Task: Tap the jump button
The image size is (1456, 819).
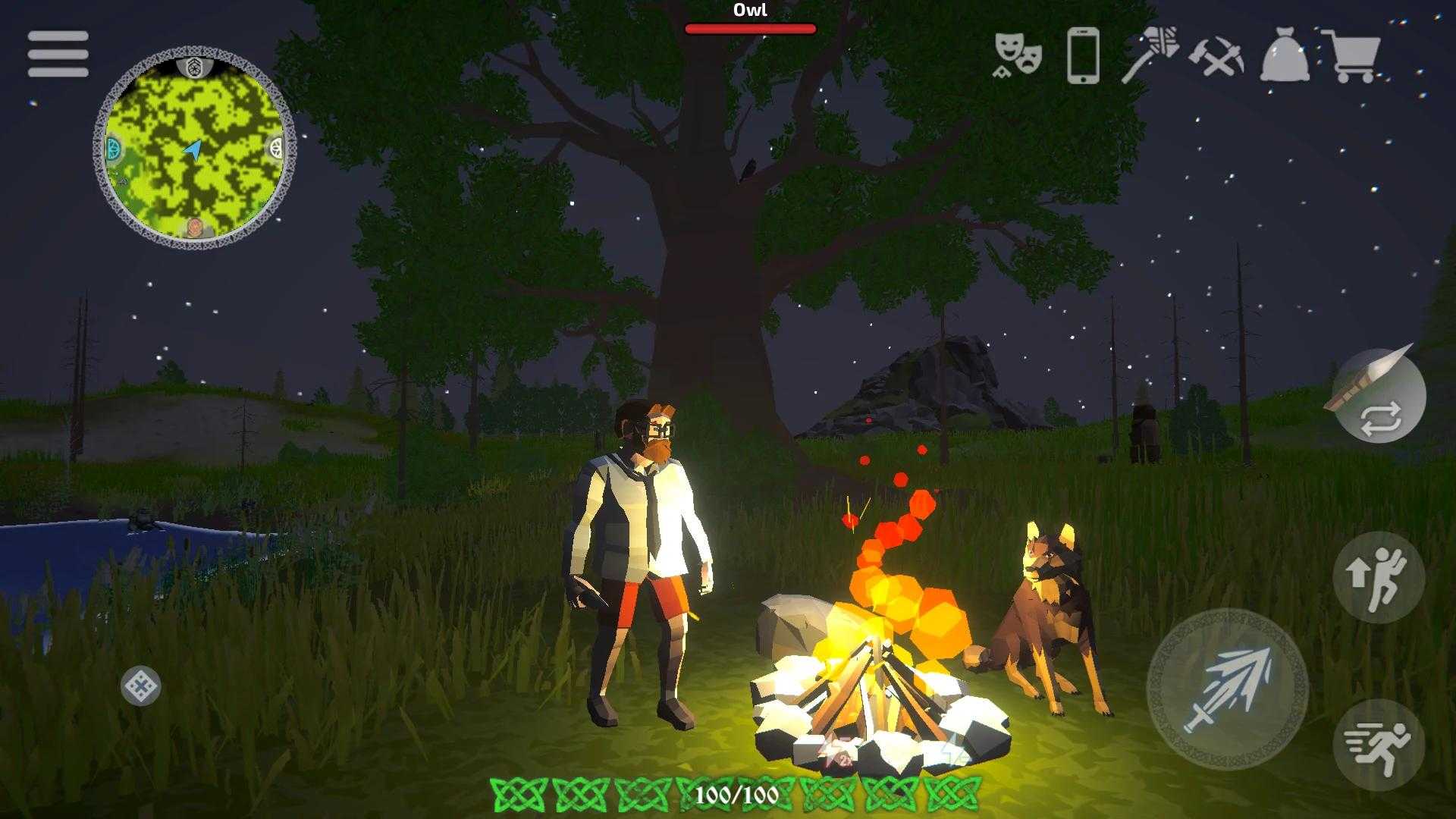Action: pyautogui.click(x=1379, y=576)
